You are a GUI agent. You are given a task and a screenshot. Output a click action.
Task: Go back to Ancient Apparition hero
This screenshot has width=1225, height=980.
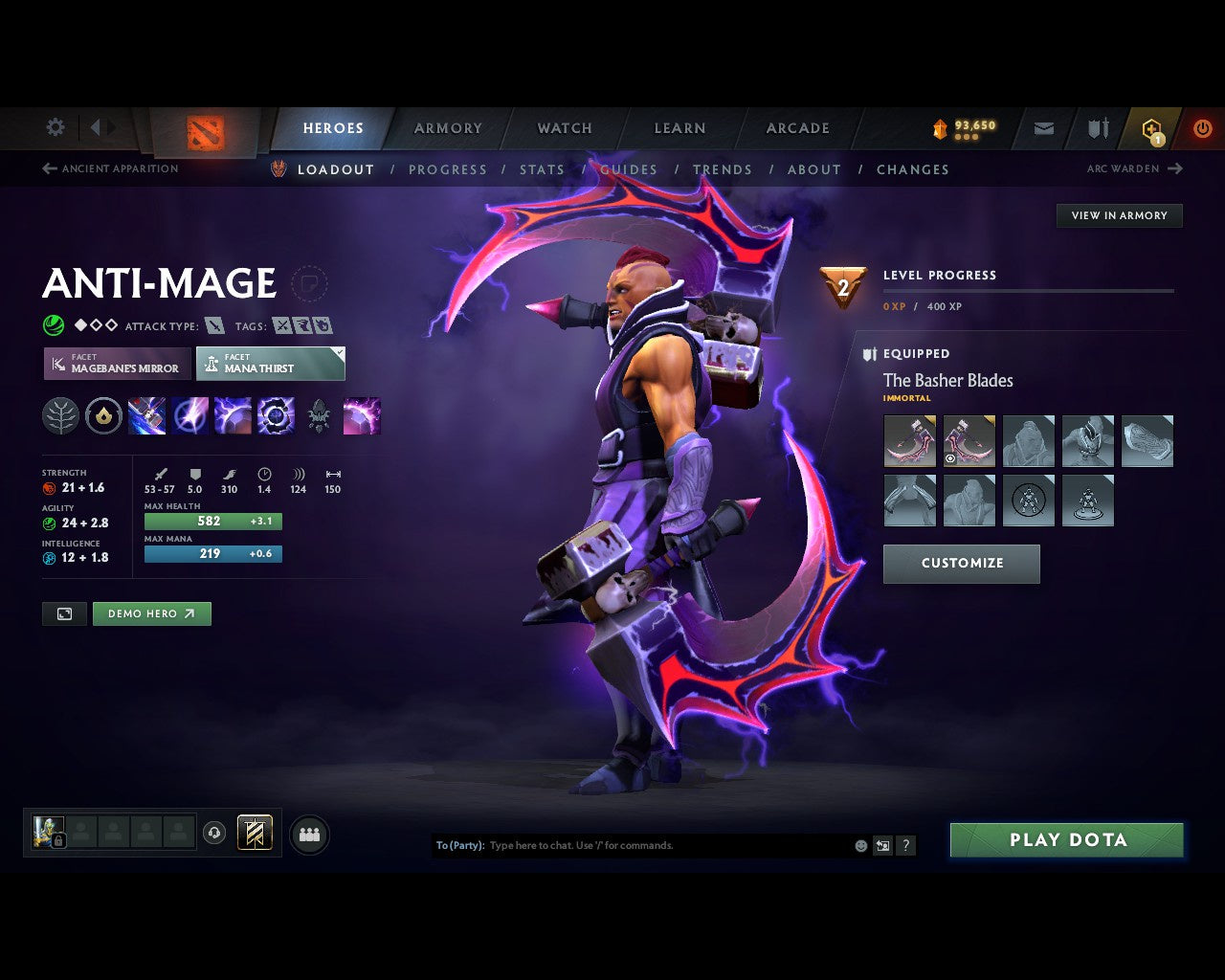109,168
